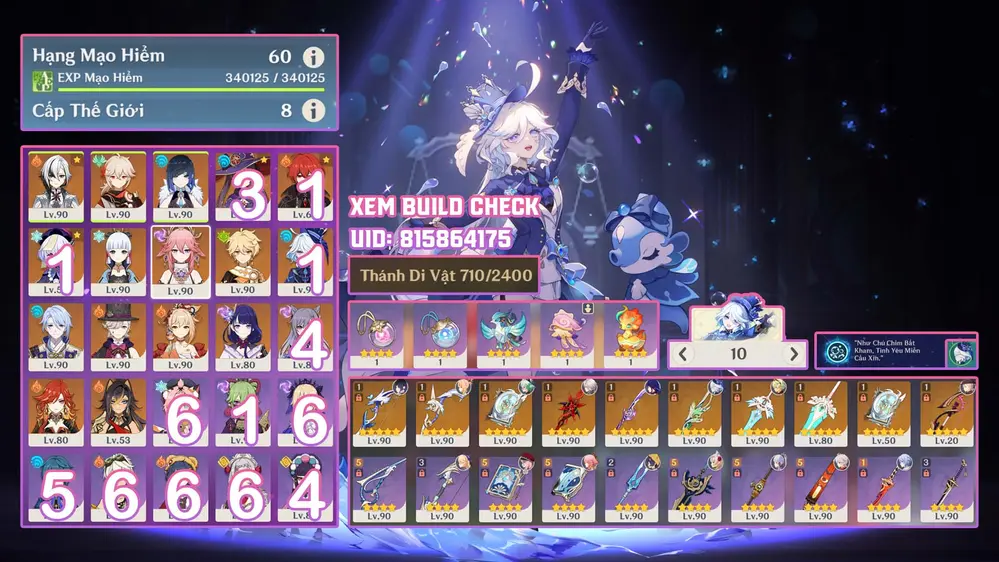The image size is (999, 562).
Task: Open the Hạng Mạo Hiểm info icon
Action: (x=314, y=58)
